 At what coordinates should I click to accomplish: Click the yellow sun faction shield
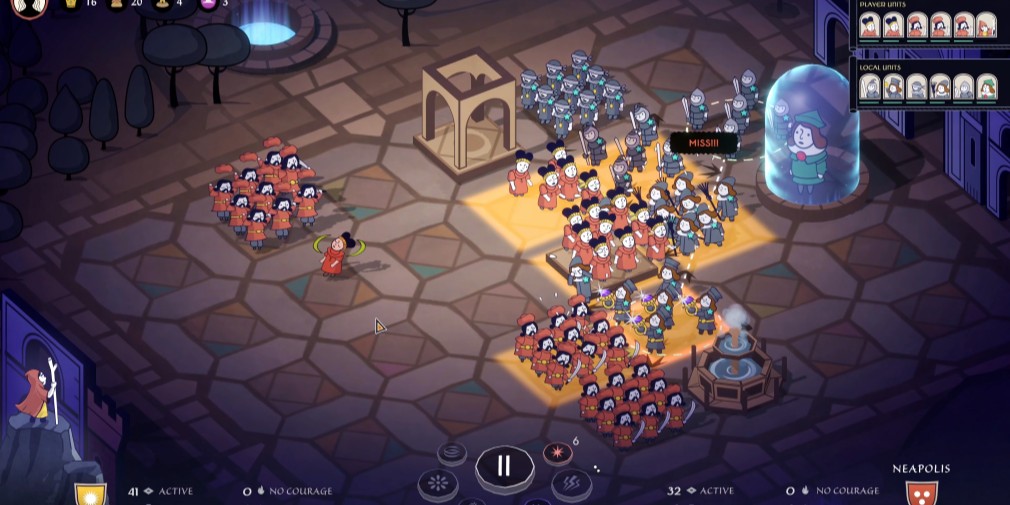coord(90,494)
